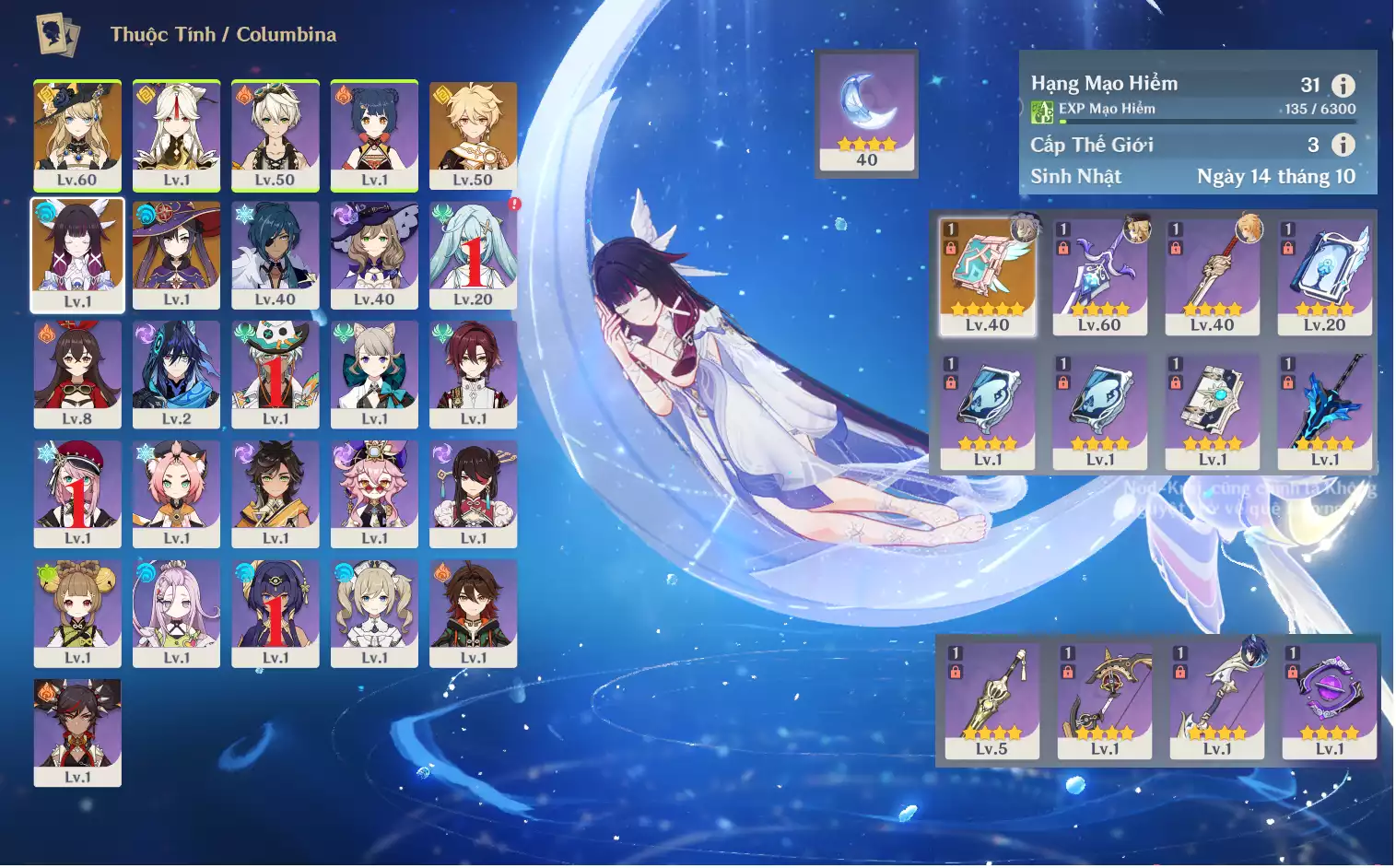
Task: Click the crescent moon item card
Action: click(866, 112)
